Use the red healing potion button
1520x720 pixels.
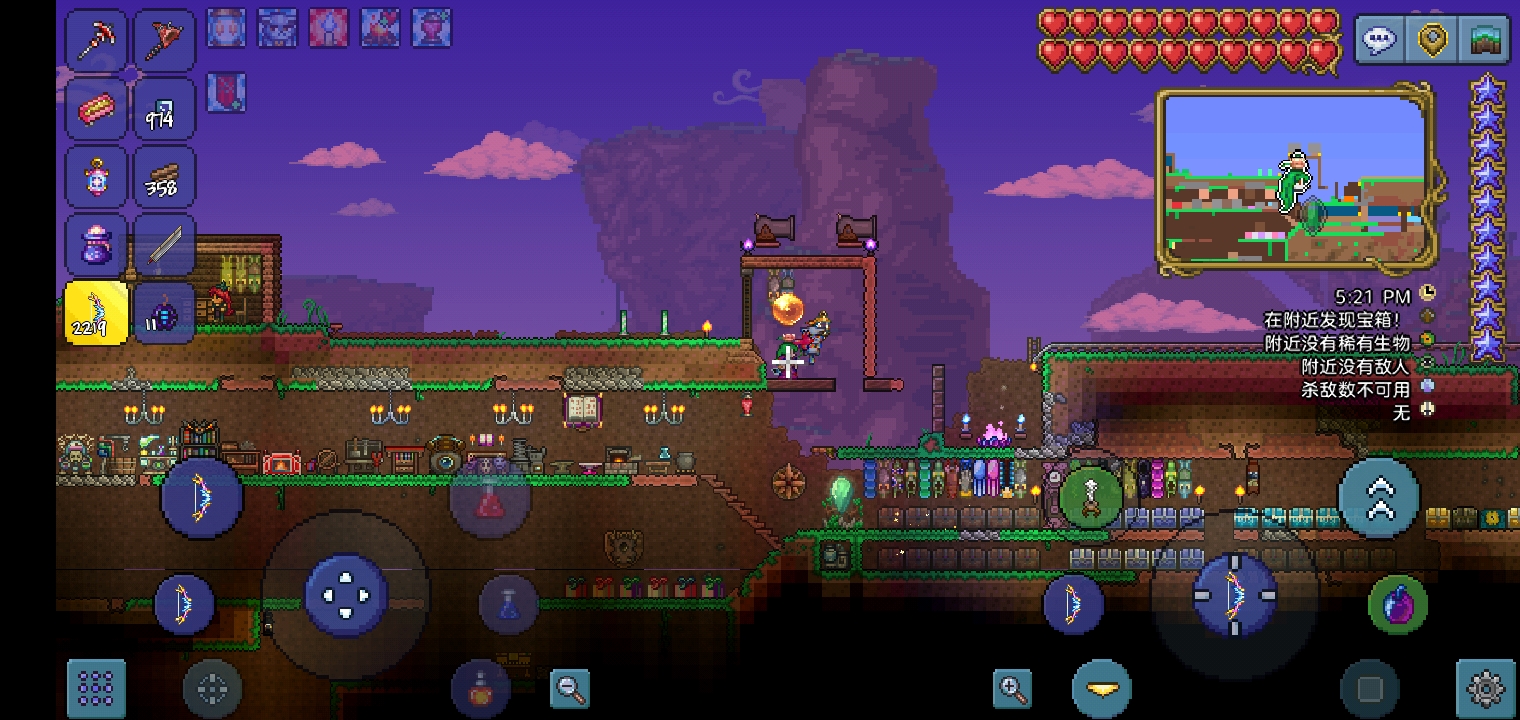[x=489, y=498]
